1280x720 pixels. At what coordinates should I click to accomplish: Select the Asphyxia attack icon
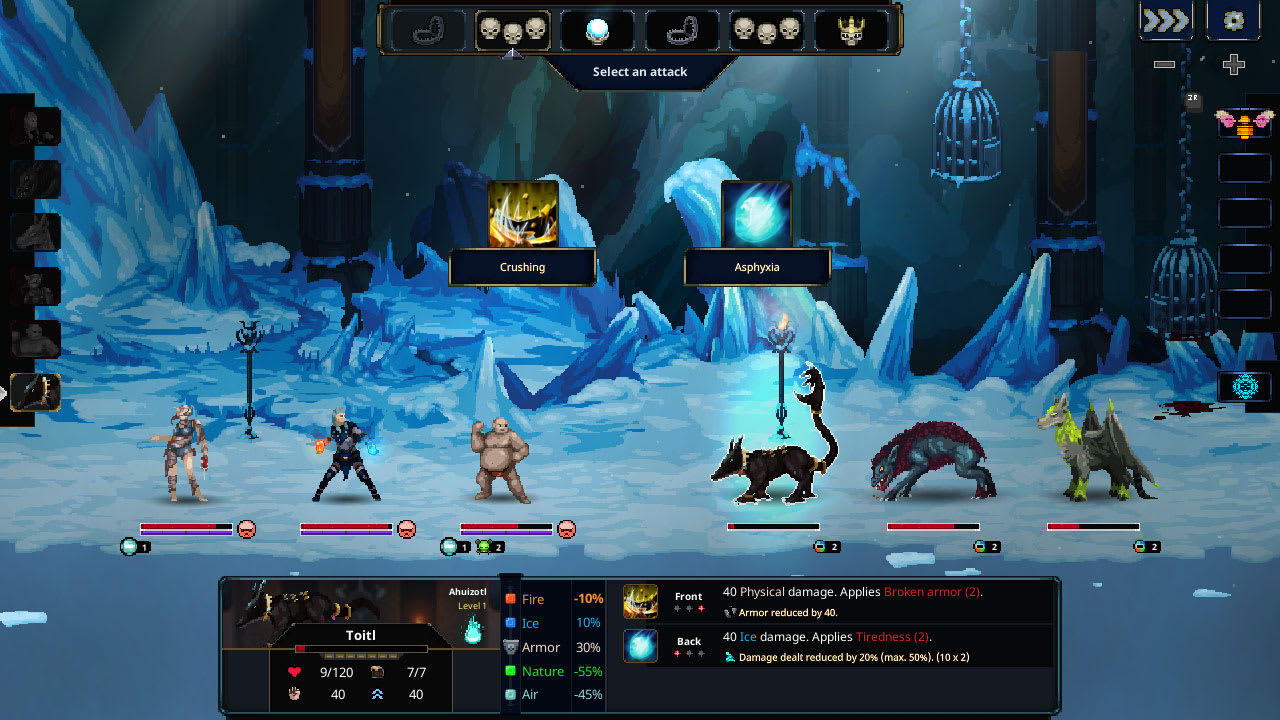click(757, 212)
